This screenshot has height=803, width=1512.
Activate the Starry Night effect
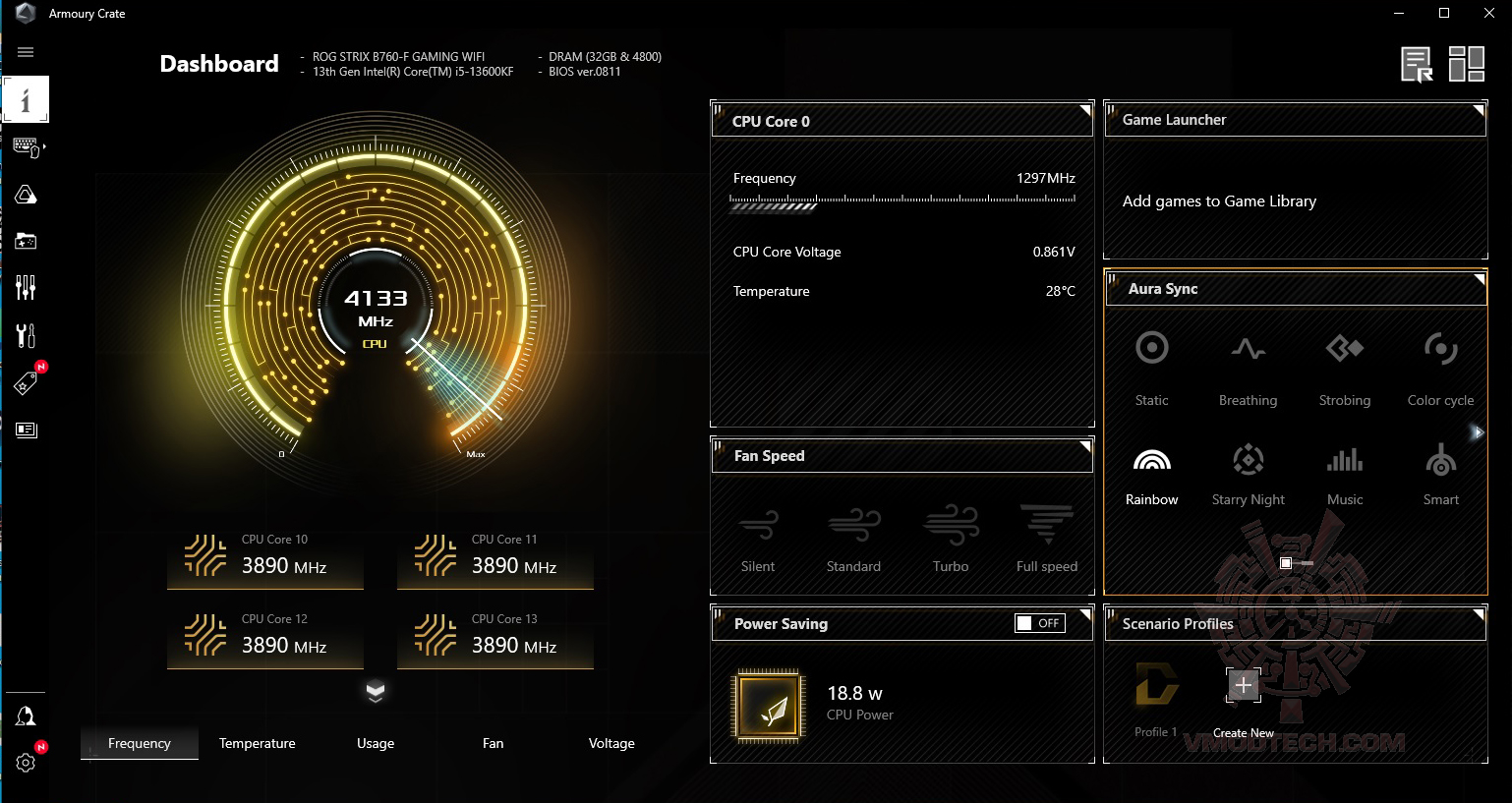point(1248,472)
